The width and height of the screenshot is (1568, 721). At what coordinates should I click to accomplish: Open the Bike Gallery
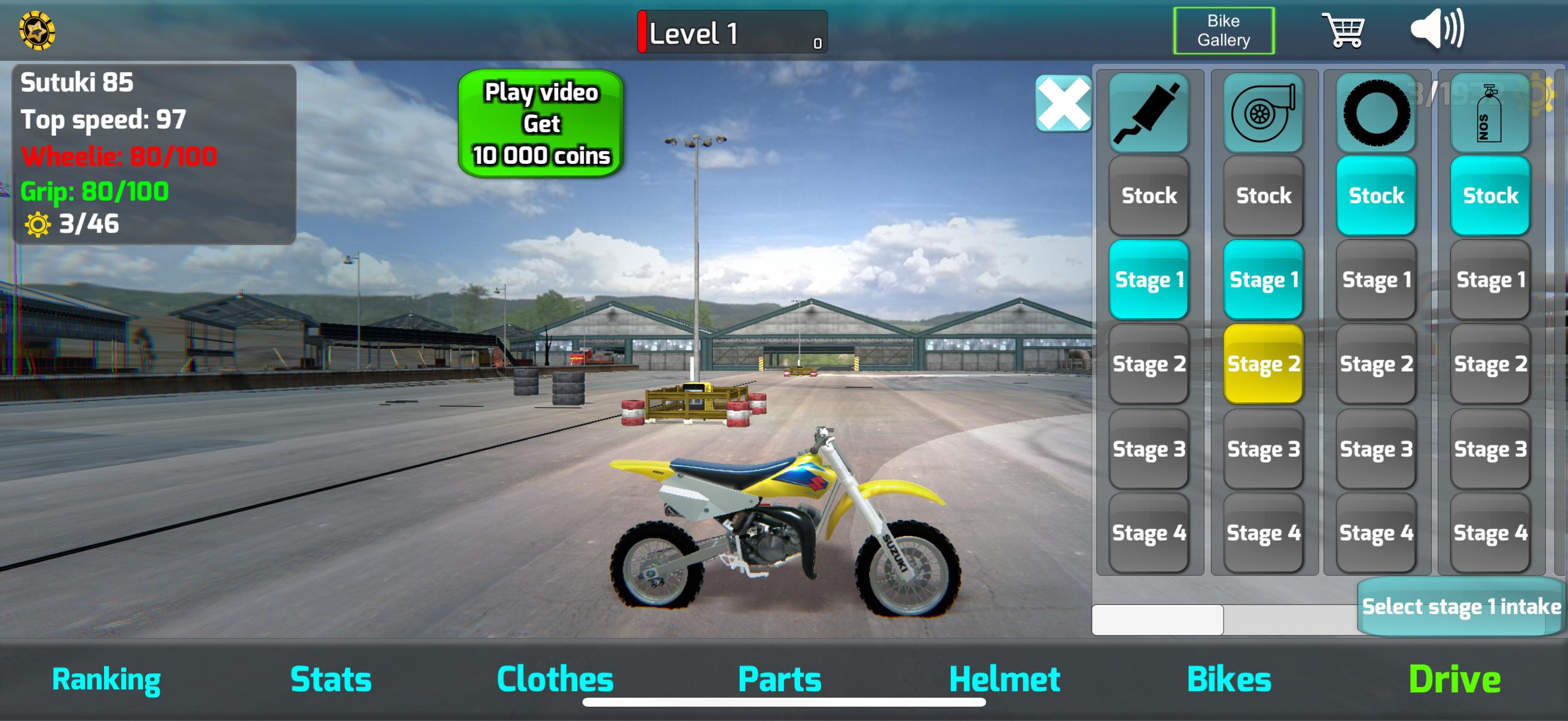pyautogui.click(x=1223, y=30)
